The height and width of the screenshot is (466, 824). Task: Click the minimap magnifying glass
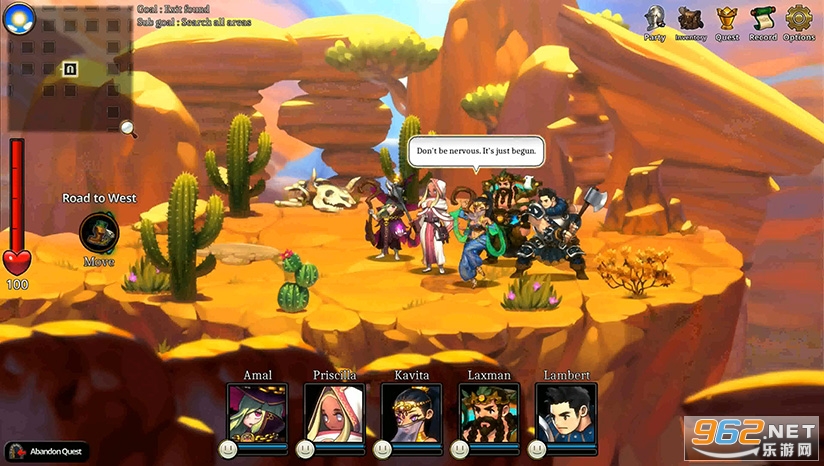127,128
